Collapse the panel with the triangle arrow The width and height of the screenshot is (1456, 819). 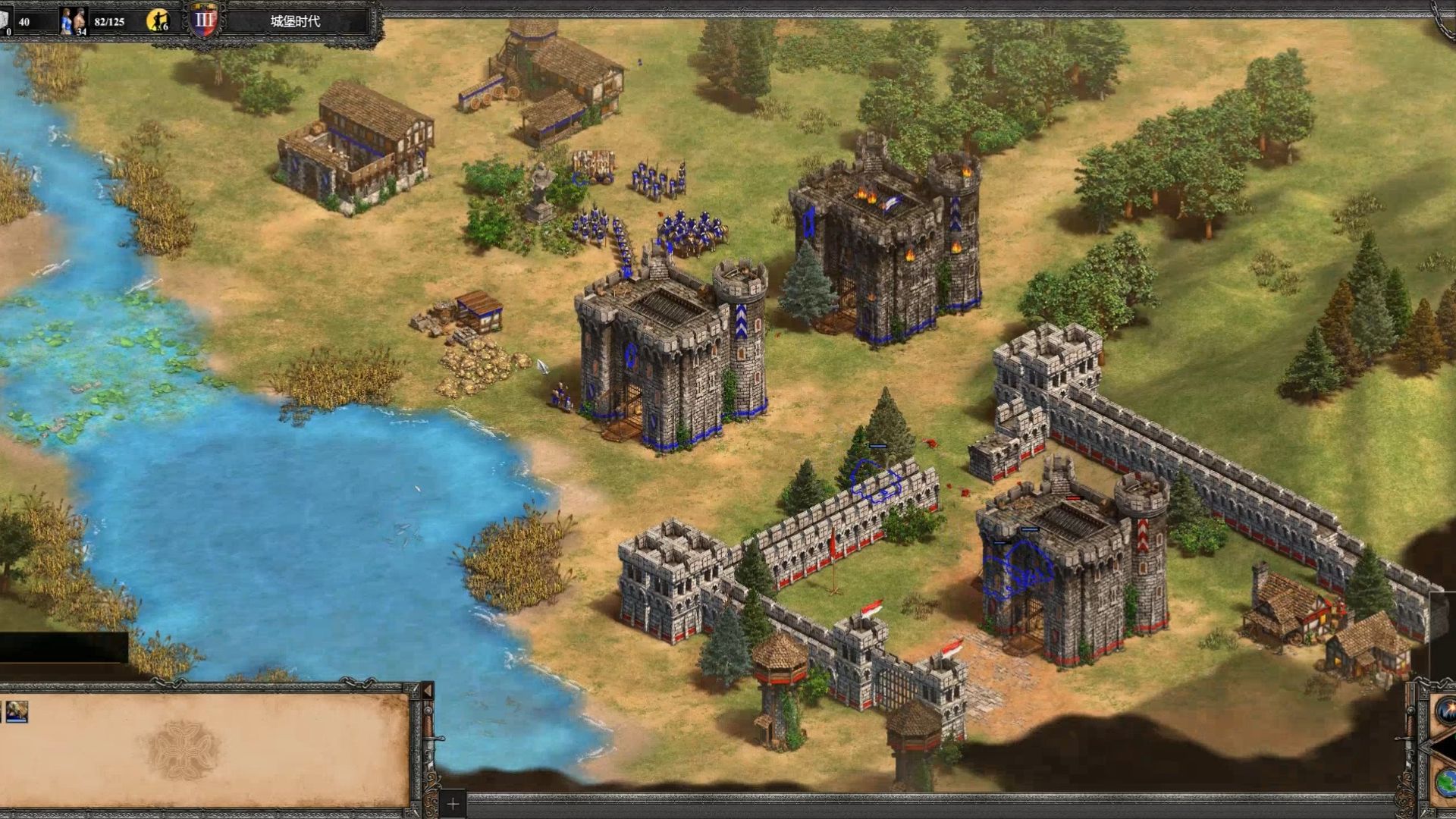tap(427, 691)
